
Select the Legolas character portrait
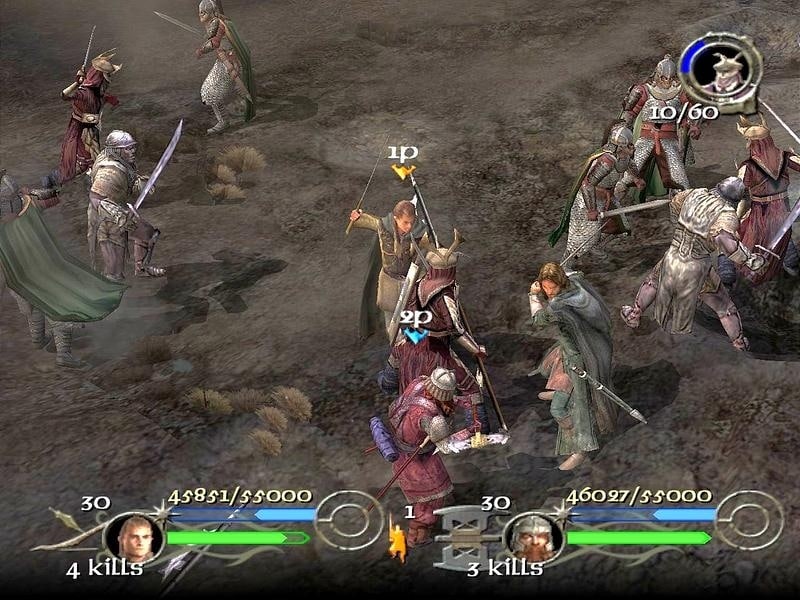tap(133, 537)
